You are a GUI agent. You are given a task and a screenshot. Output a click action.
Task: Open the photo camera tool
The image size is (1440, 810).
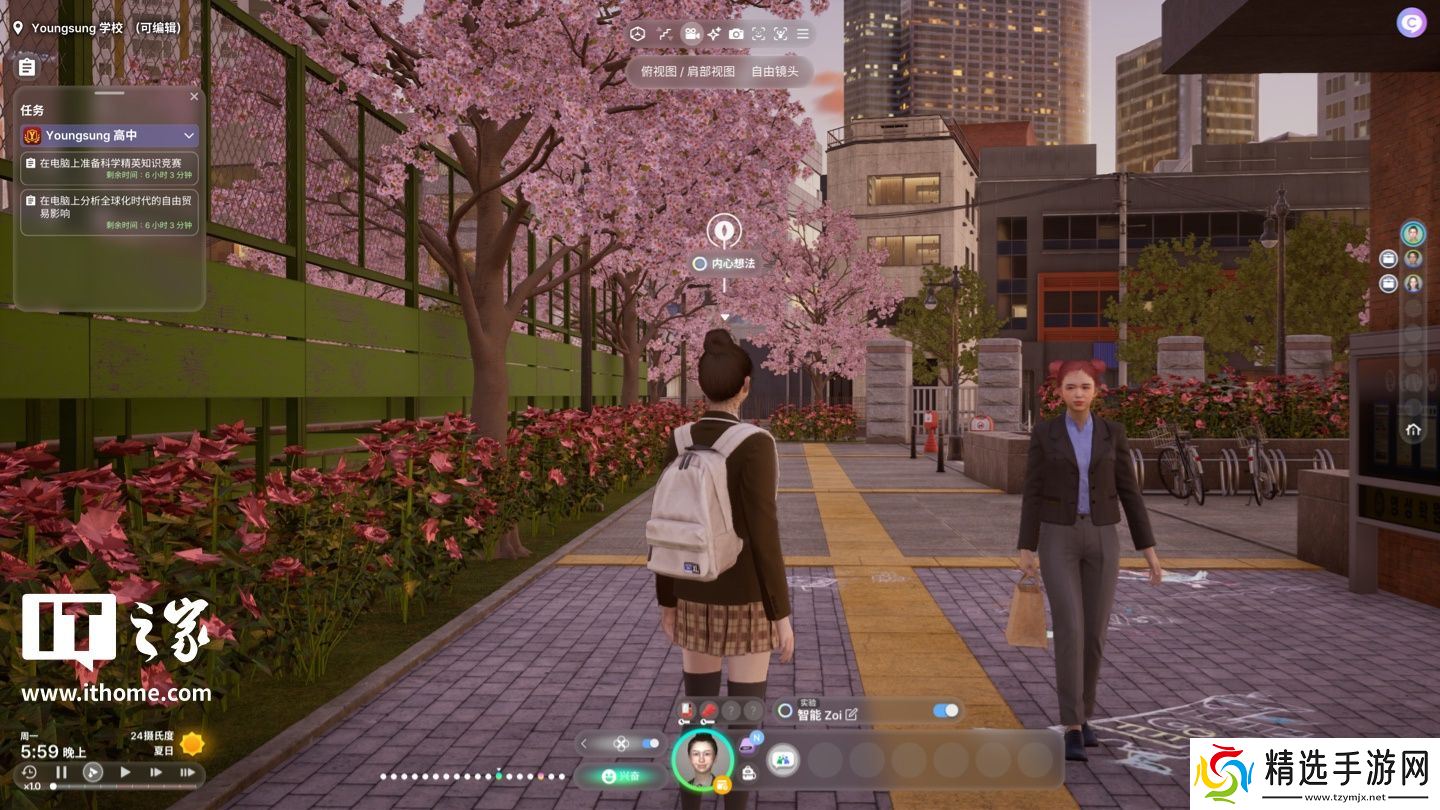coord(736,34)
